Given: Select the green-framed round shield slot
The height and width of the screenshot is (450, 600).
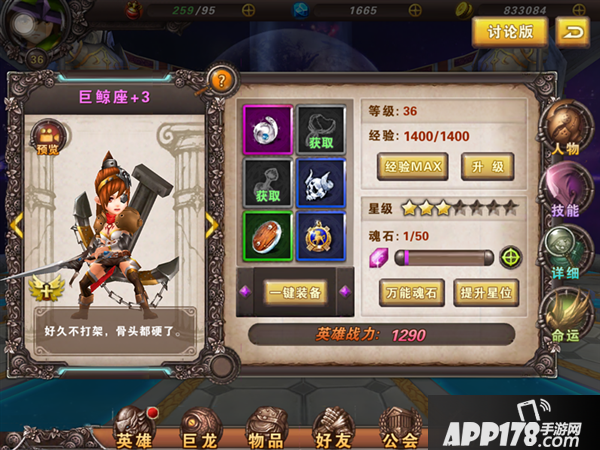Looking at the screenshot, I should pyautogui.click(x=268, y=236).
